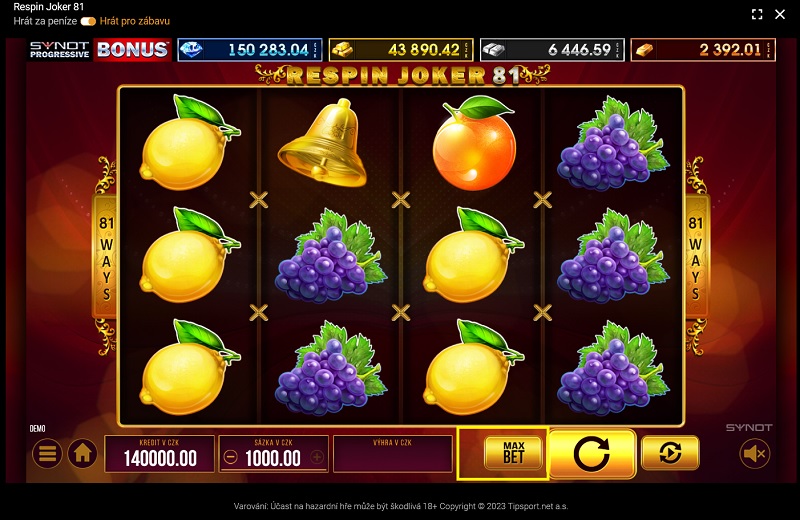Increase the bet with the plus button
Screen dimensions: 800x520
pos(317,458)
